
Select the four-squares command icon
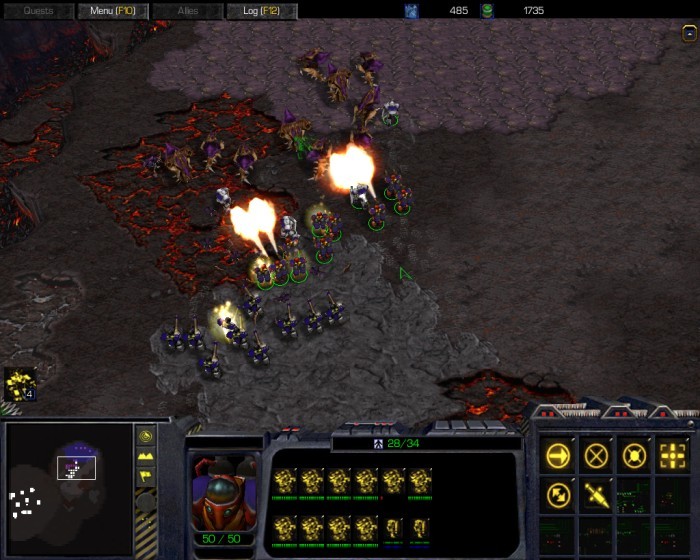tap(672, 455)
